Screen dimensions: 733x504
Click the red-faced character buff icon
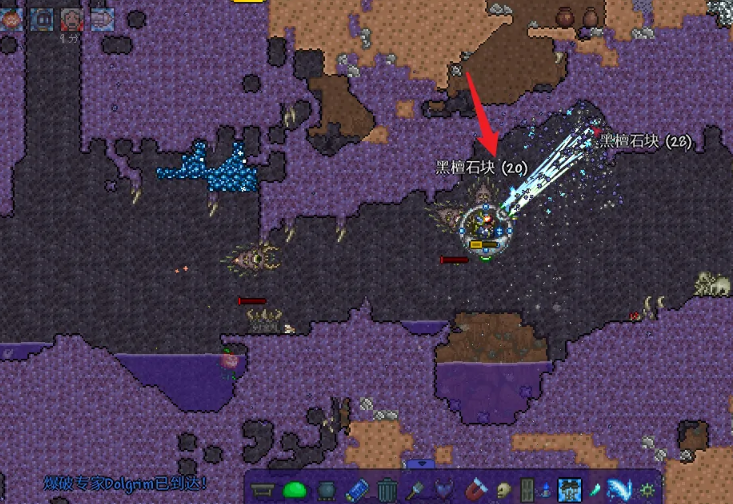tap(72, 19)
